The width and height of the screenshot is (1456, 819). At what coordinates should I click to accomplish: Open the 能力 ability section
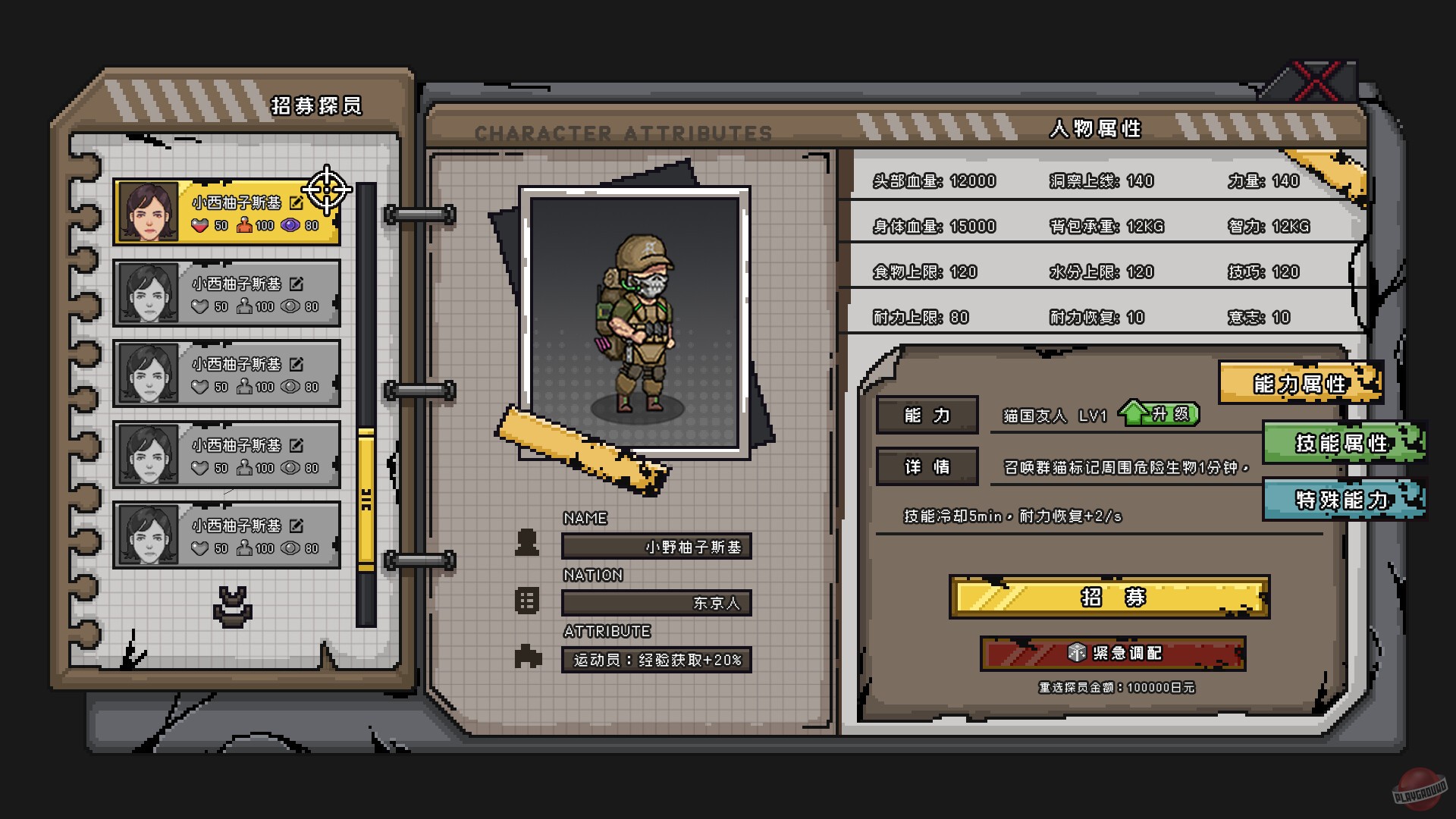[x=927, y=415]
